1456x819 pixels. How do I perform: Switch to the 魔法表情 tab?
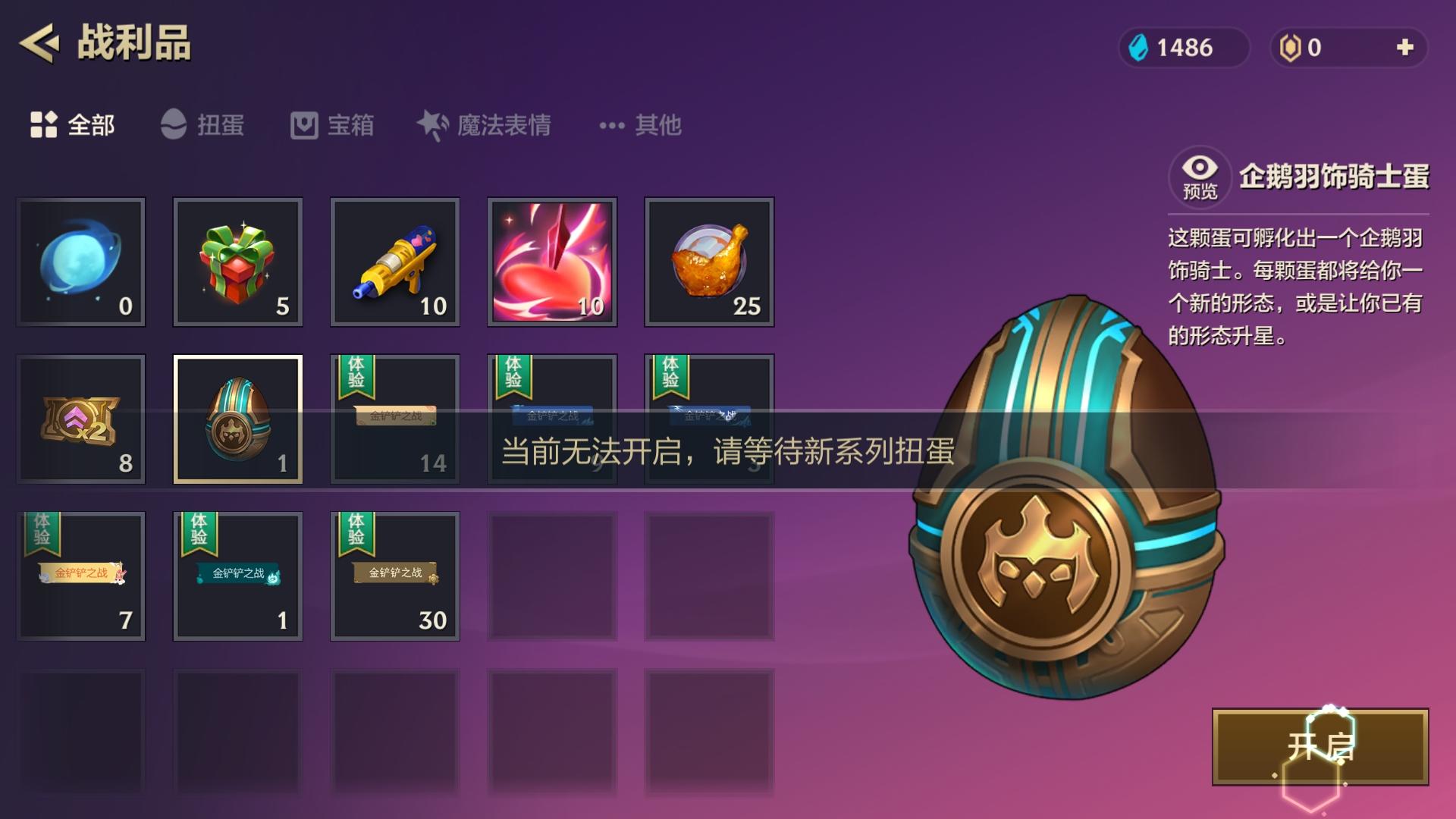tap(485, 126)
